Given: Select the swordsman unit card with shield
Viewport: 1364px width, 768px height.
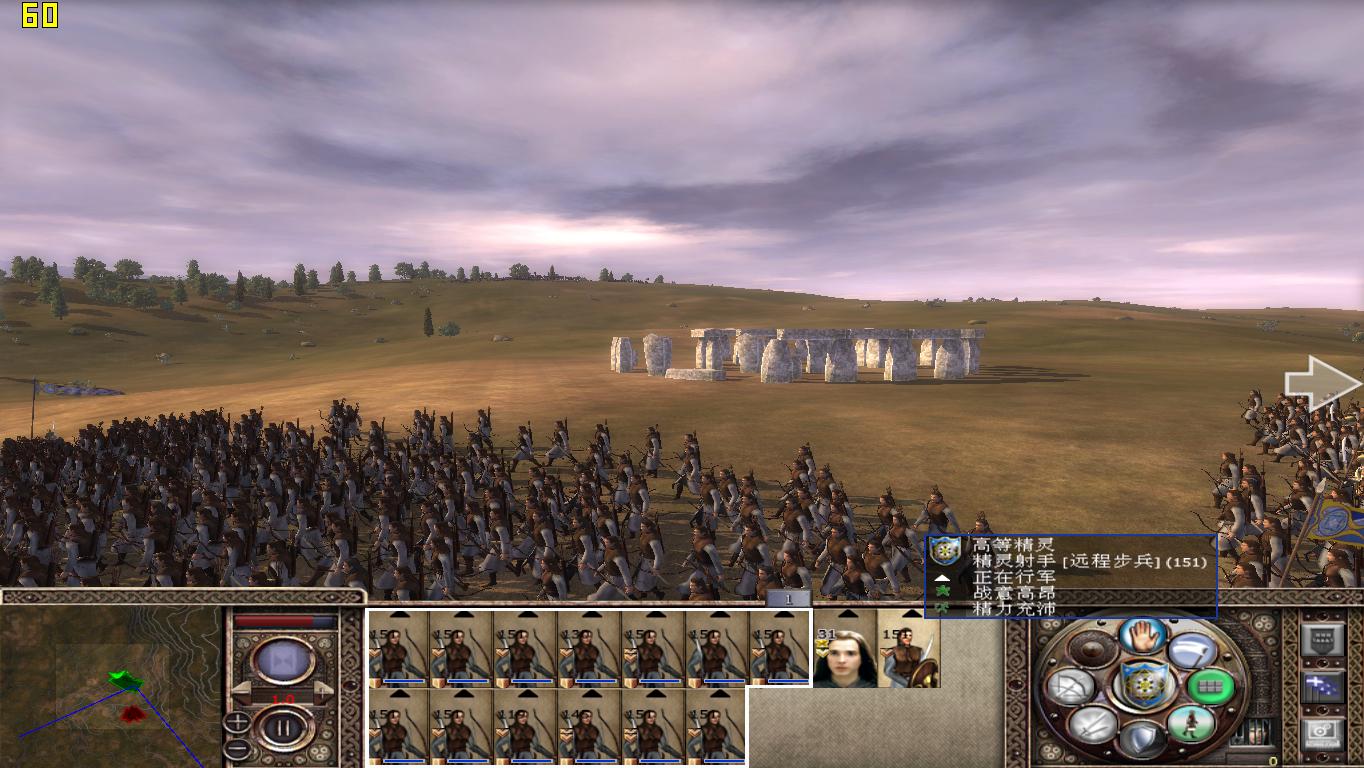Looking at the screenshot, I should (909, 657).
